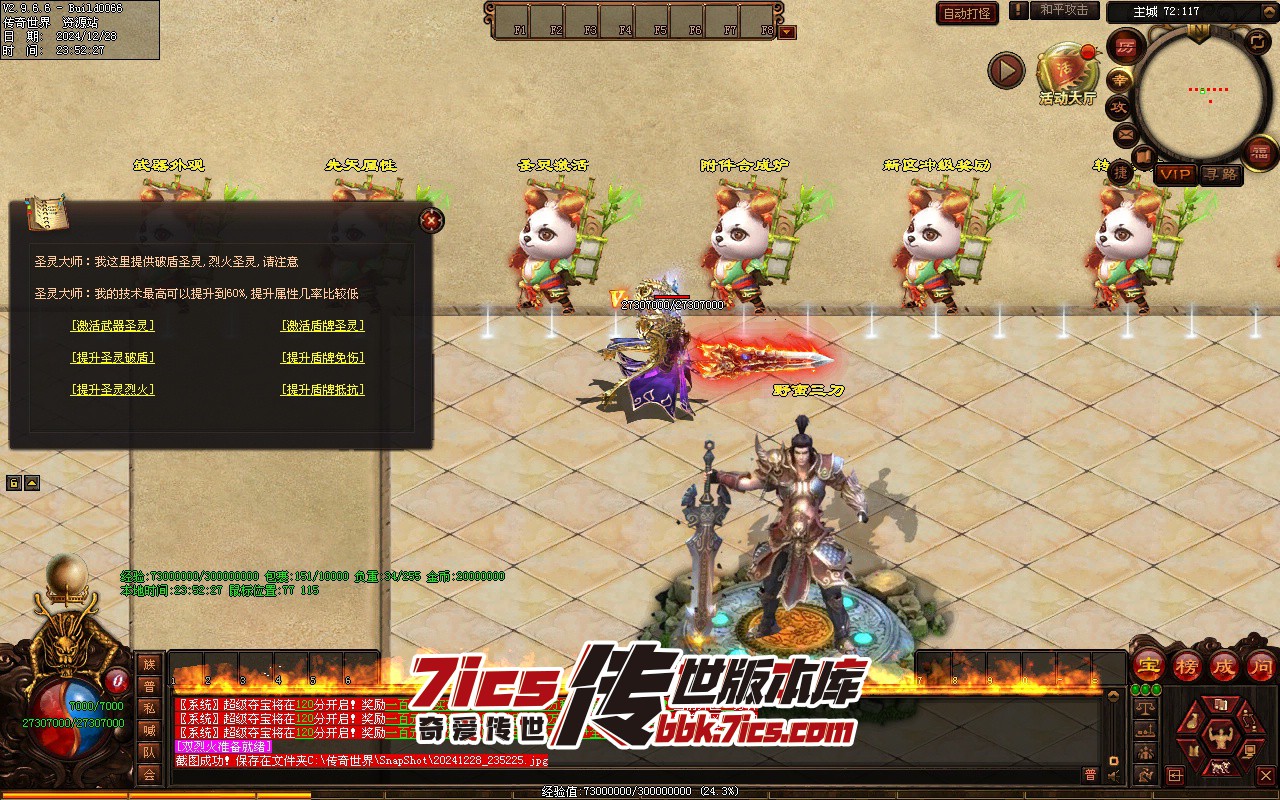Open the 宝 treasure button
Viewport: 1280px width, 800px height.
coord(1148,665)
